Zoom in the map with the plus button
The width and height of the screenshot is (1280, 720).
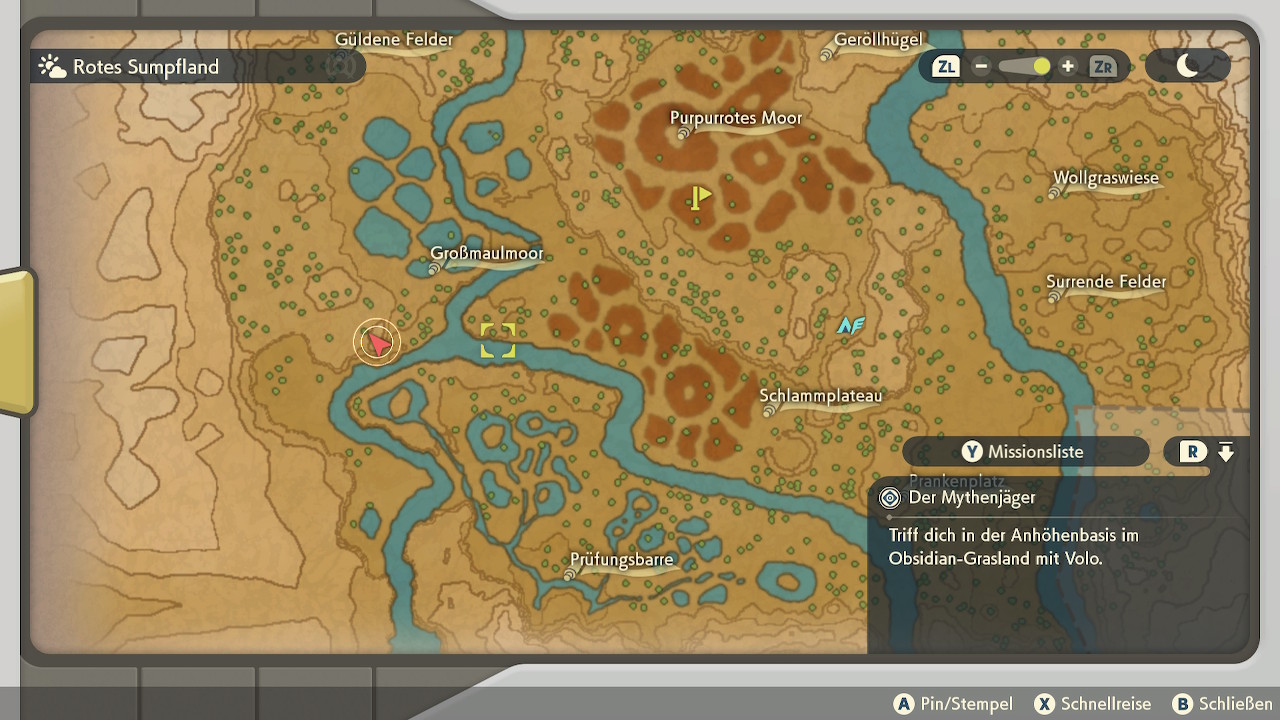pos(1068,67)
